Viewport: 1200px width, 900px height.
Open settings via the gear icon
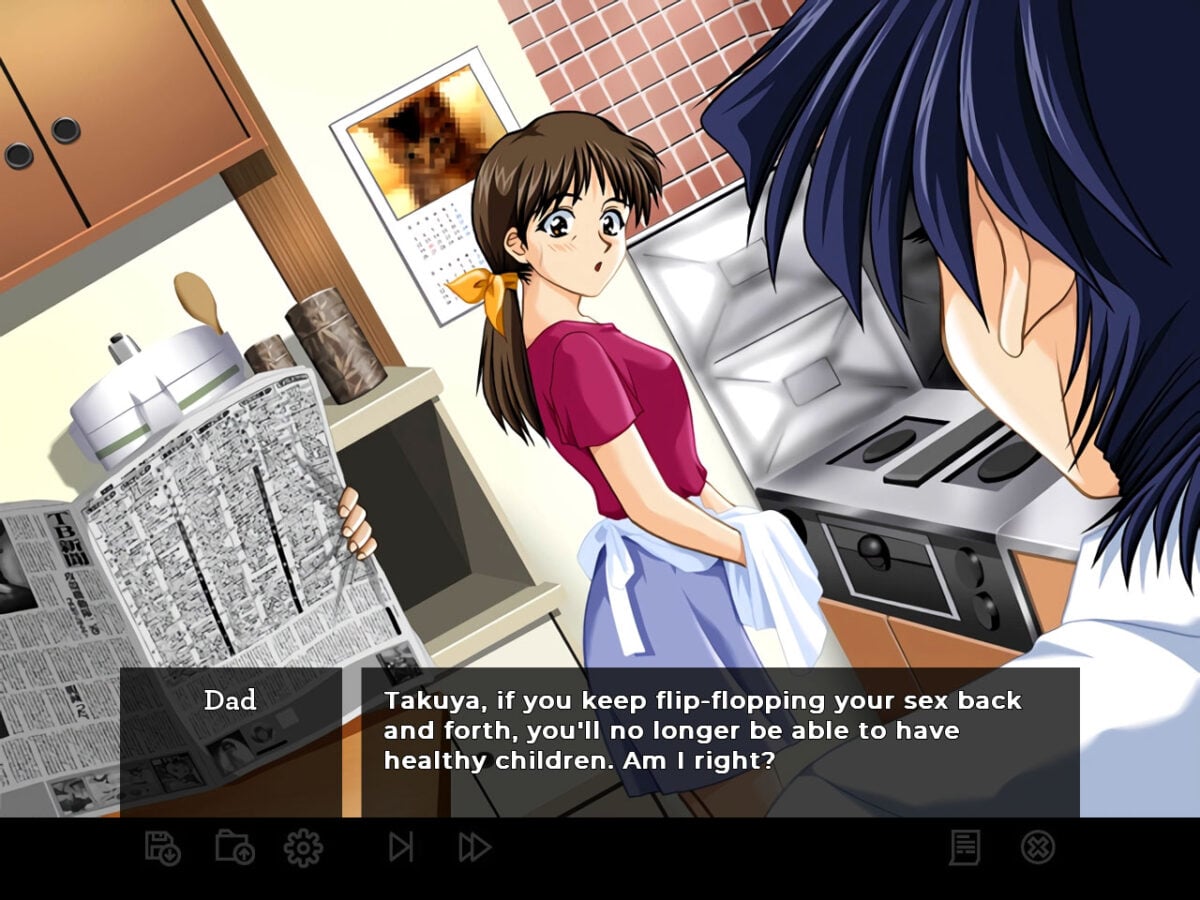[x=303, y=848]
